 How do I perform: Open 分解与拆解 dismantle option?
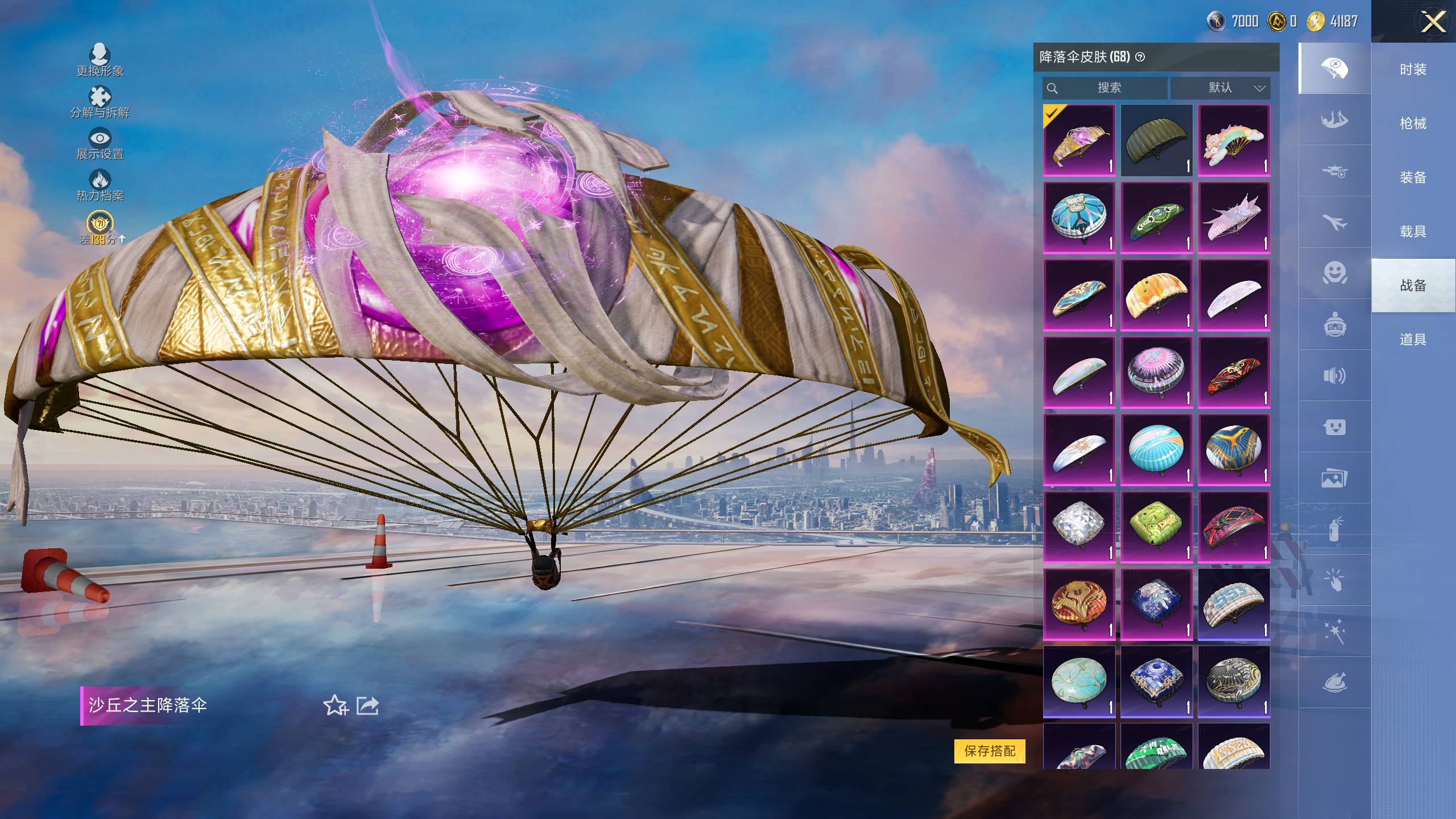click(100, 101)
